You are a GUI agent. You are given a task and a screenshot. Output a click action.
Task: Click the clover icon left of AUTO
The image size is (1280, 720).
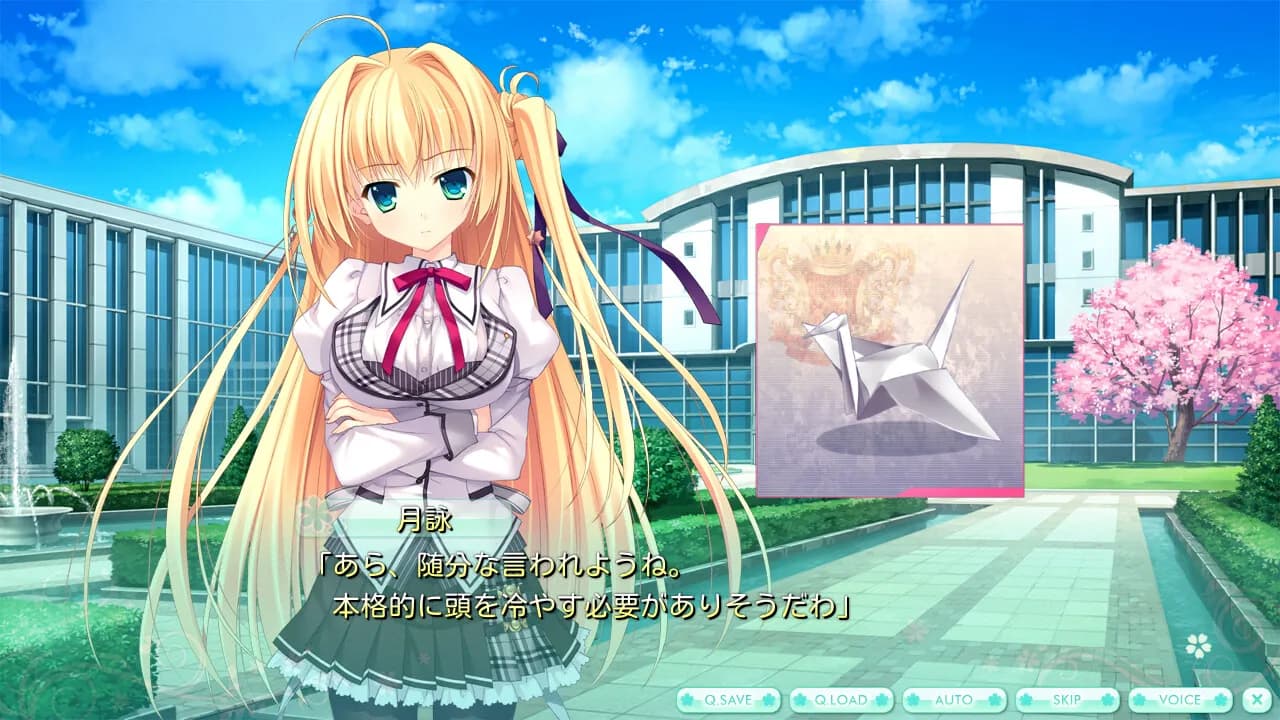coord(913,701)
